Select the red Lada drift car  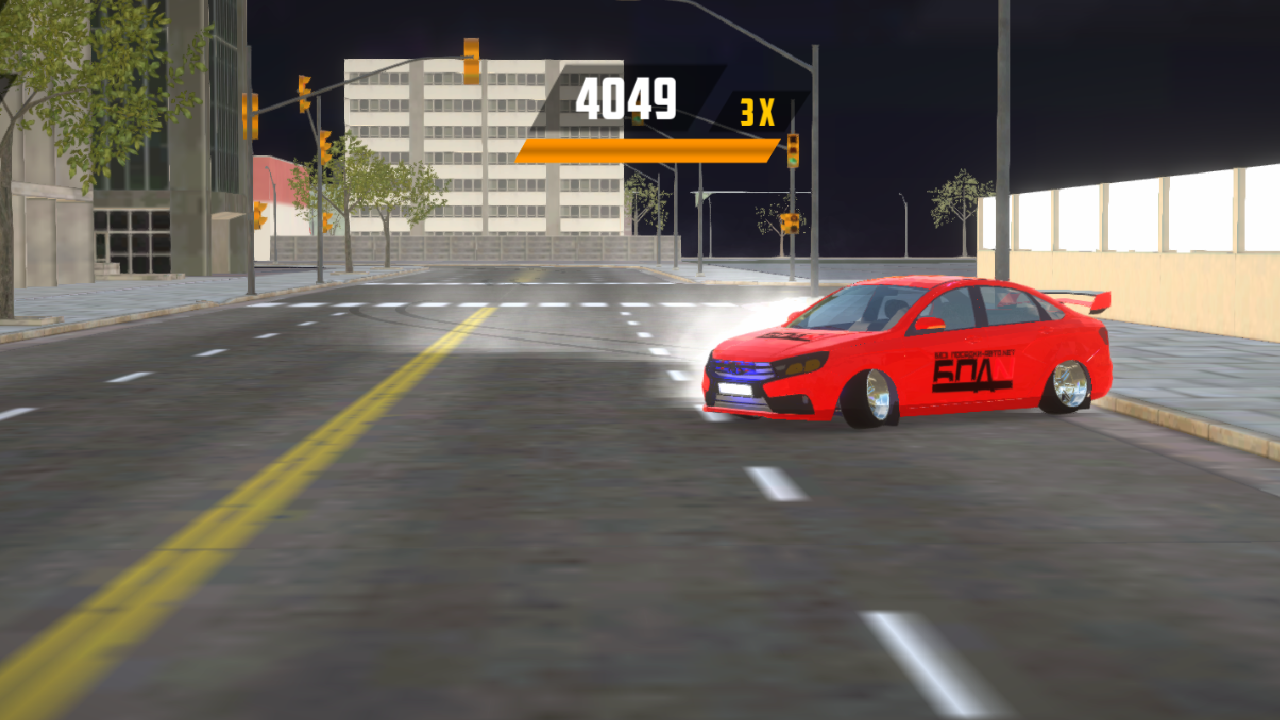coord(900,350)
